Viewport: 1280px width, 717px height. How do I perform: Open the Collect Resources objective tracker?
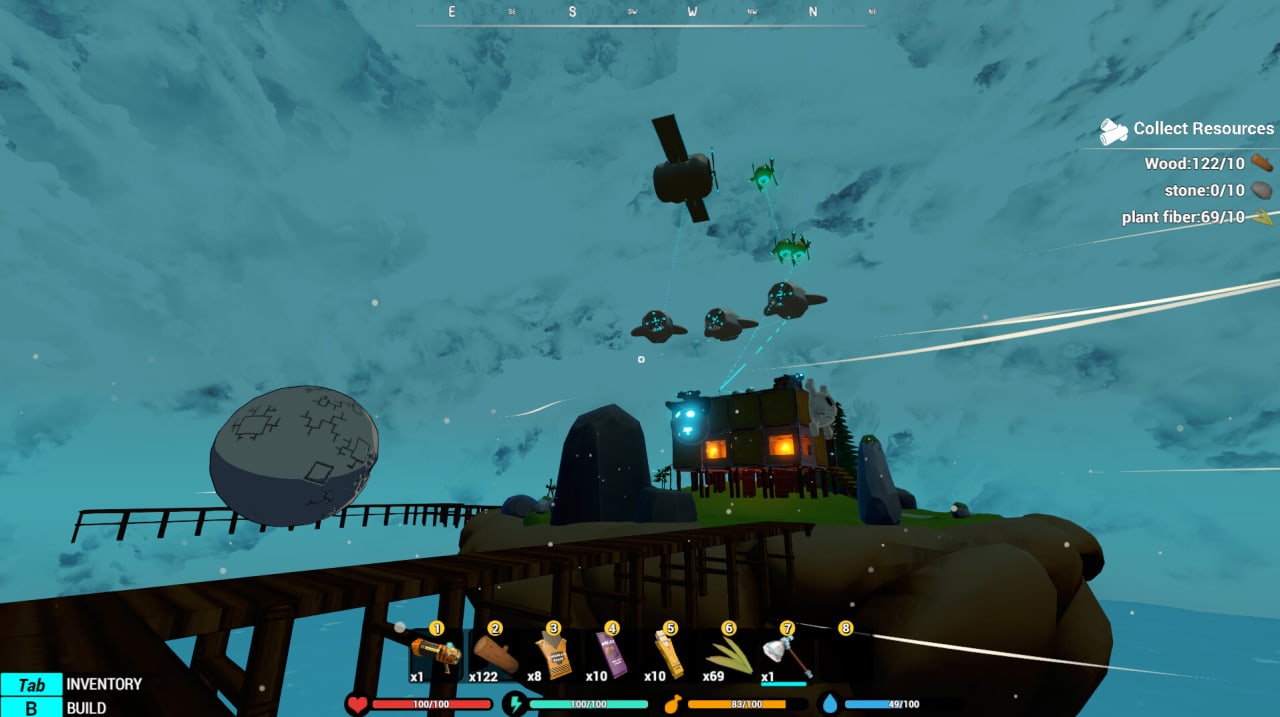point(1188,129)
